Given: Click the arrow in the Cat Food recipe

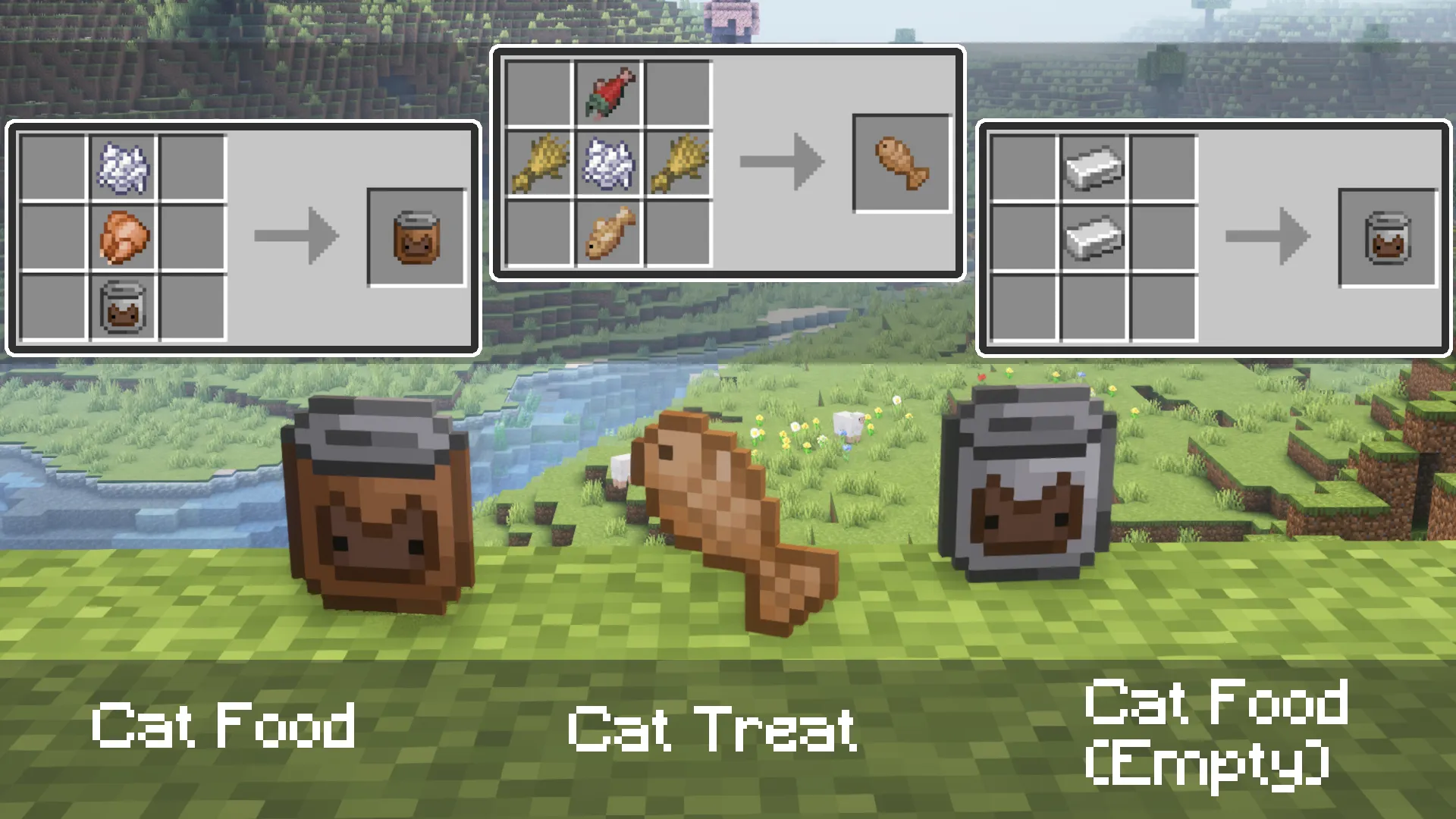Looking at the screenshot, I should tap(296, 237).
